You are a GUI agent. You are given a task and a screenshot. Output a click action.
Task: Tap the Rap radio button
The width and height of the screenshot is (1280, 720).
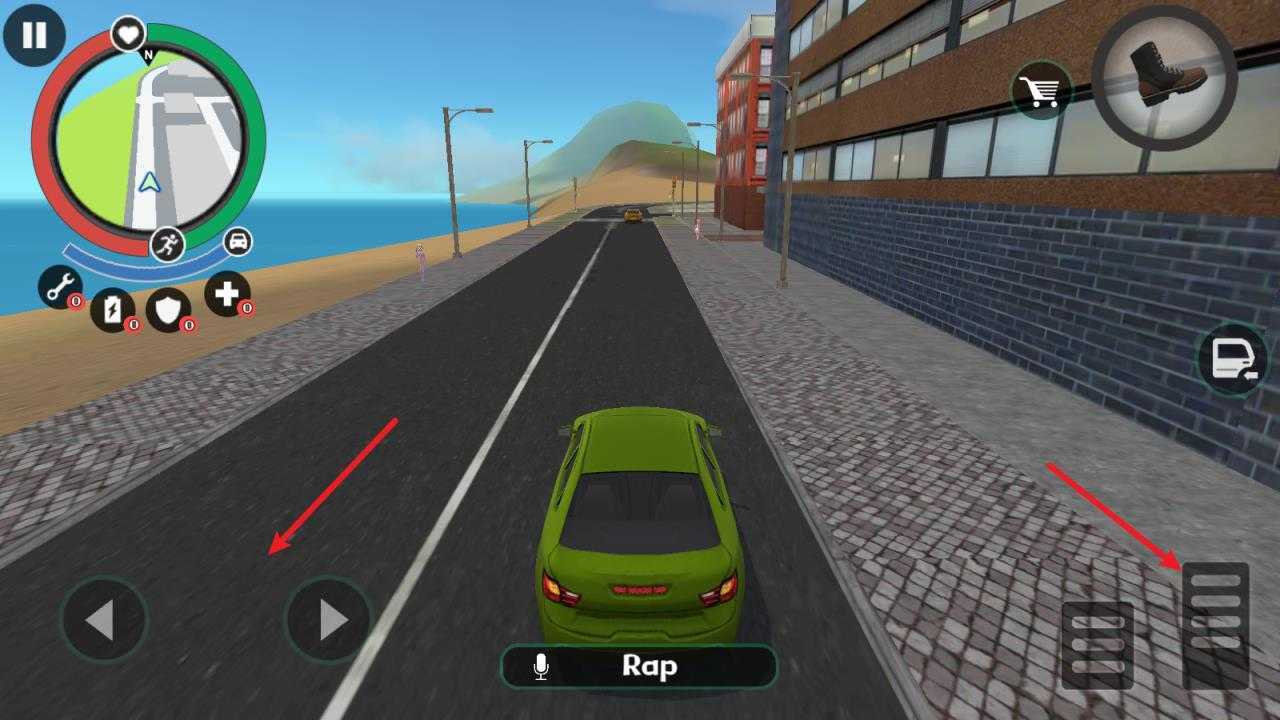click(x=639, y=666)
